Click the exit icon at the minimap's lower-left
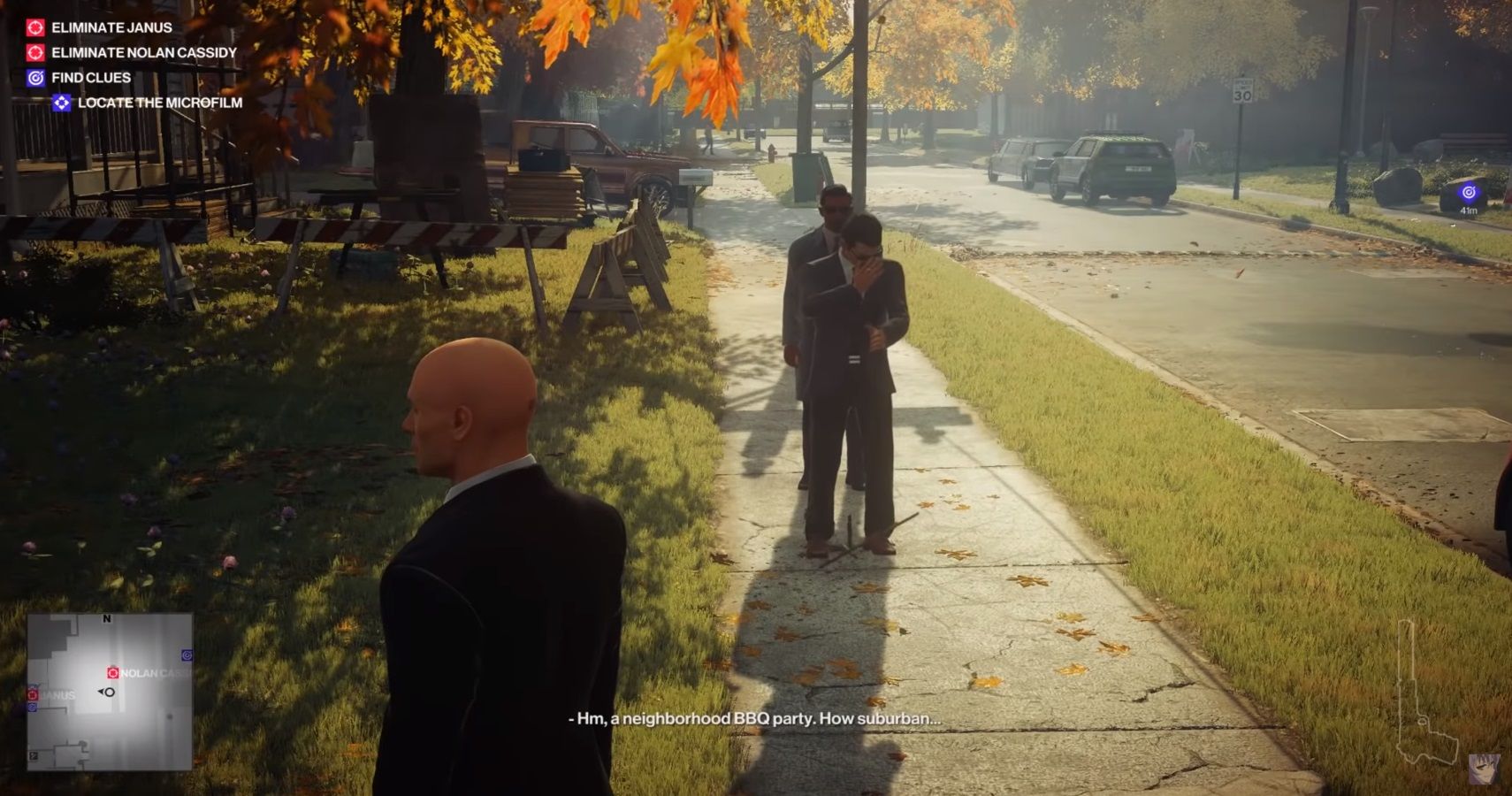 [x=34, y=755]
